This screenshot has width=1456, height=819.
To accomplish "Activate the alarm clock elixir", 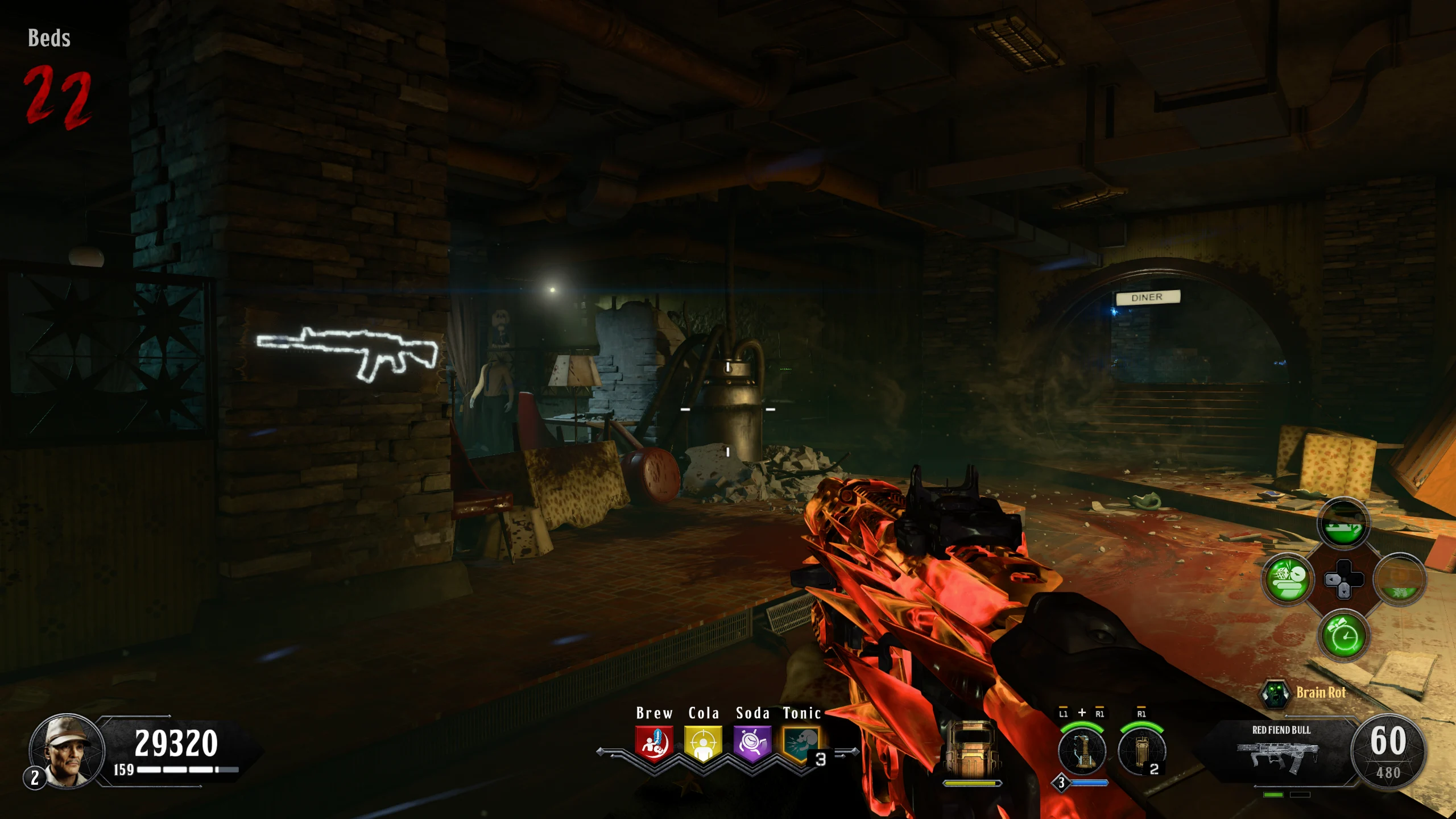I will [x=1343, y=636].
